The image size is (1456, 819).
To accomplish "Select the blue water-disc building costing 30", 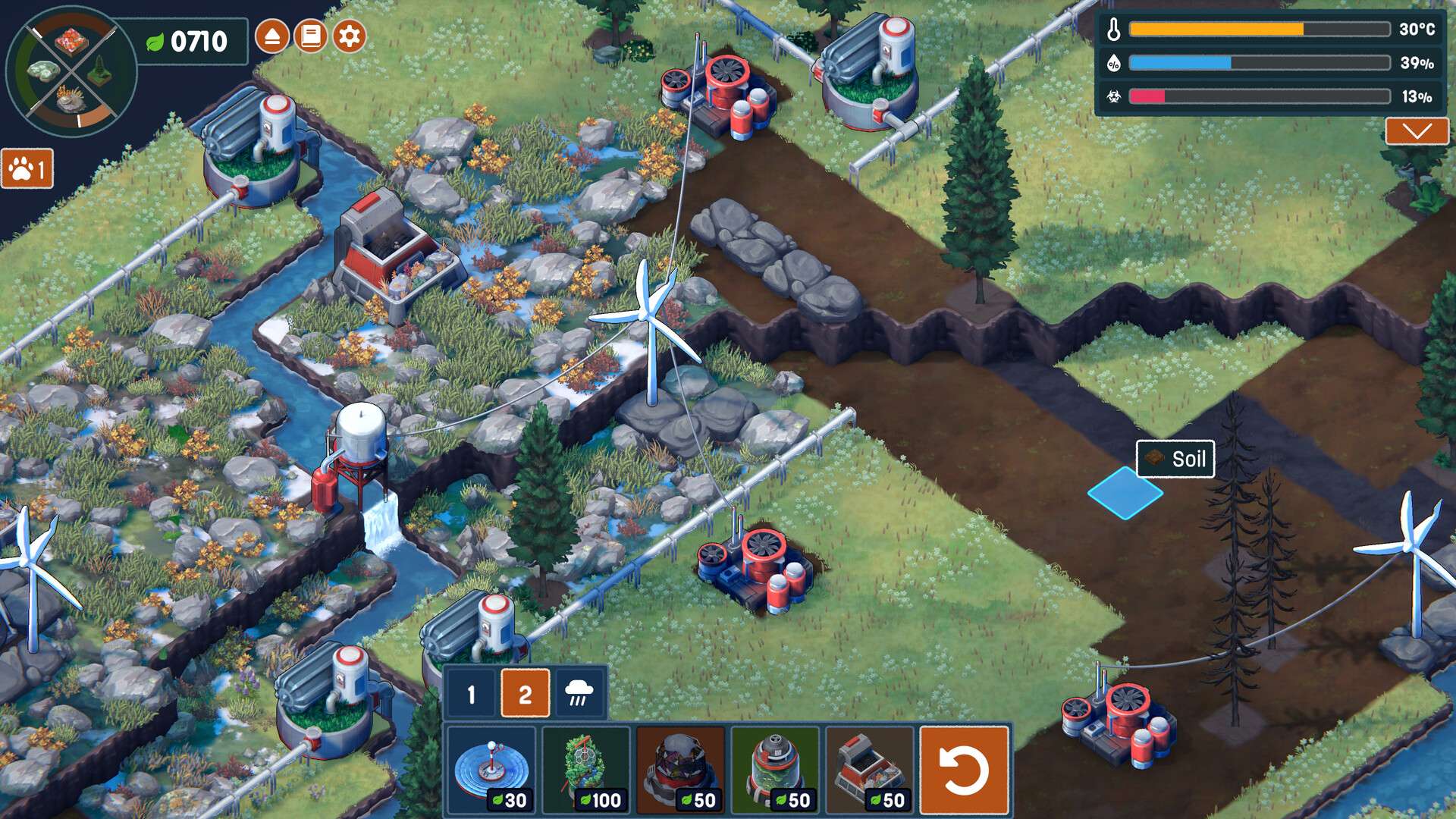I will [491, 769].
